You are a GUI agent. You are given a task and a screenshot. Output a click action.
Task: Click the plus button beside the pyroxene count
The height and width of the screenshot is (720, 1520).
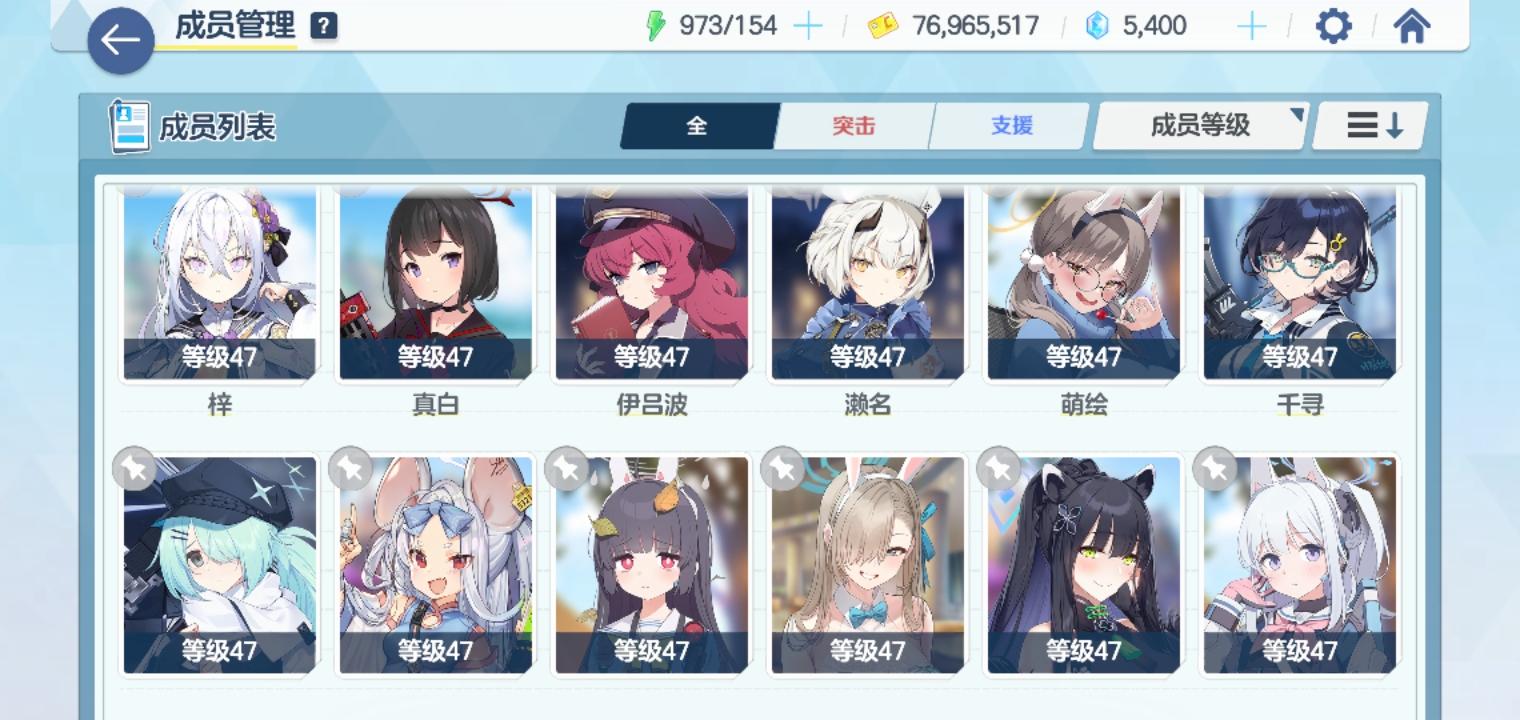click(1250, 25)
